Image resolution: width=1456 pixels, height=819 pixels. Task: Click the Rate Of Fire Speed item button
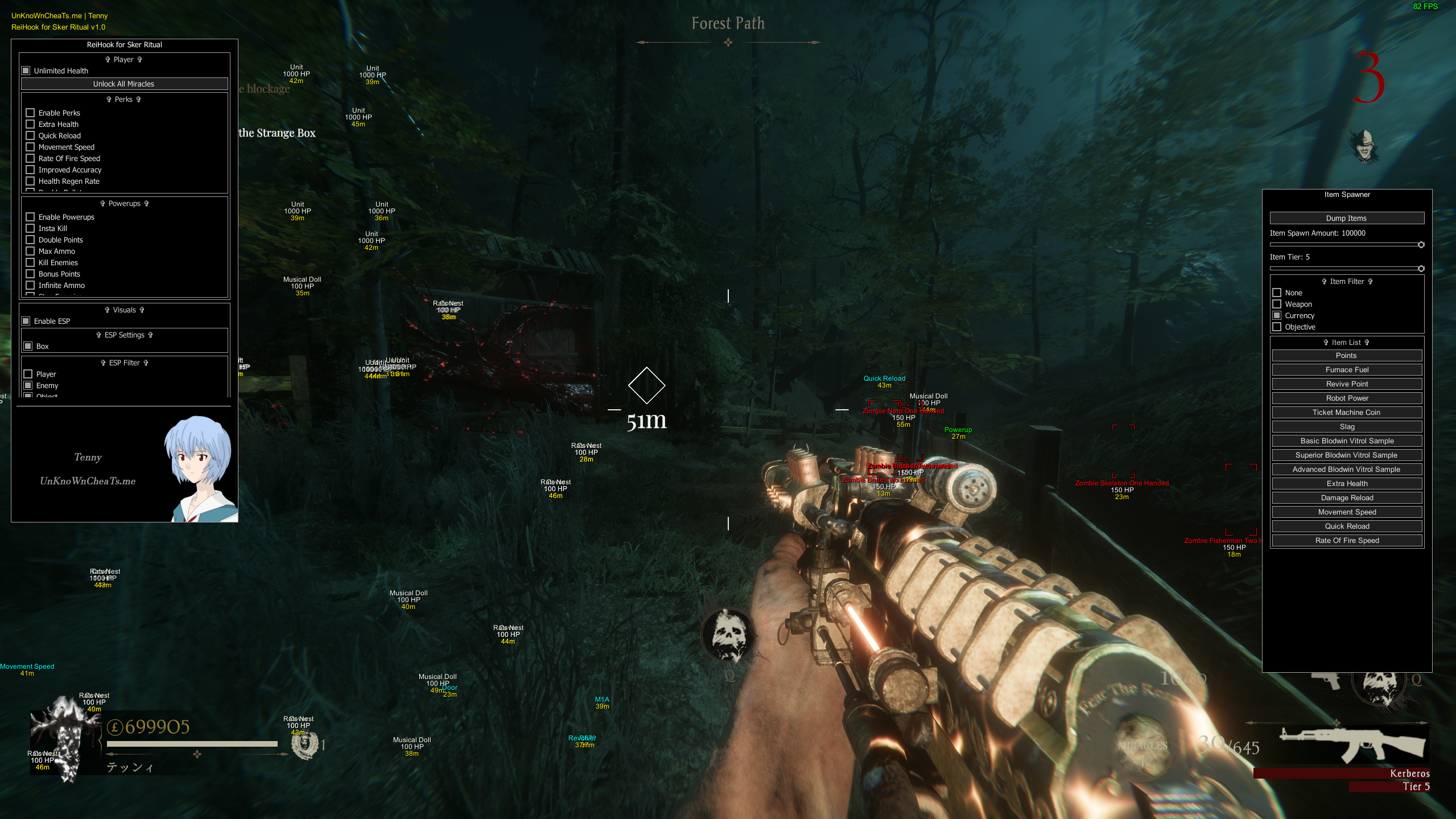click(x=1346, y=540)
